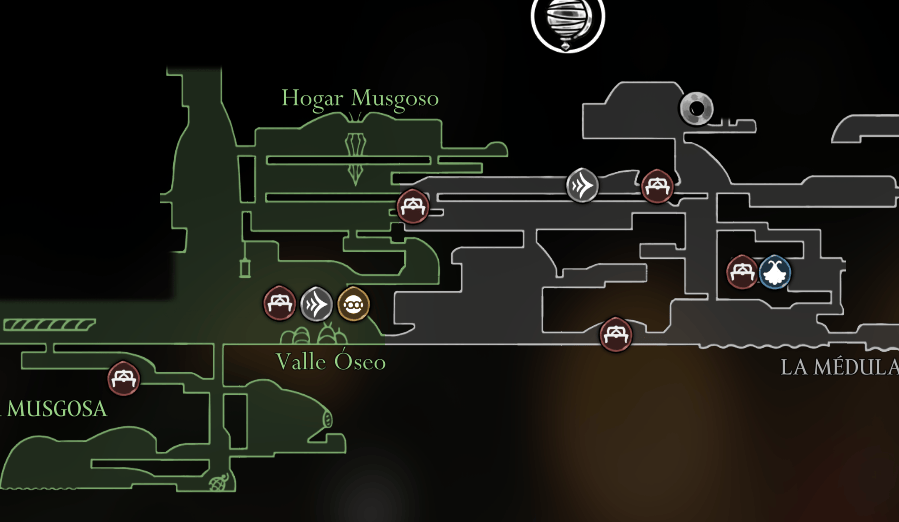The height and width of the screenshot is (522, 899).
Task: Click the brown bead vendor marker
Action: (x=353, y=303)
